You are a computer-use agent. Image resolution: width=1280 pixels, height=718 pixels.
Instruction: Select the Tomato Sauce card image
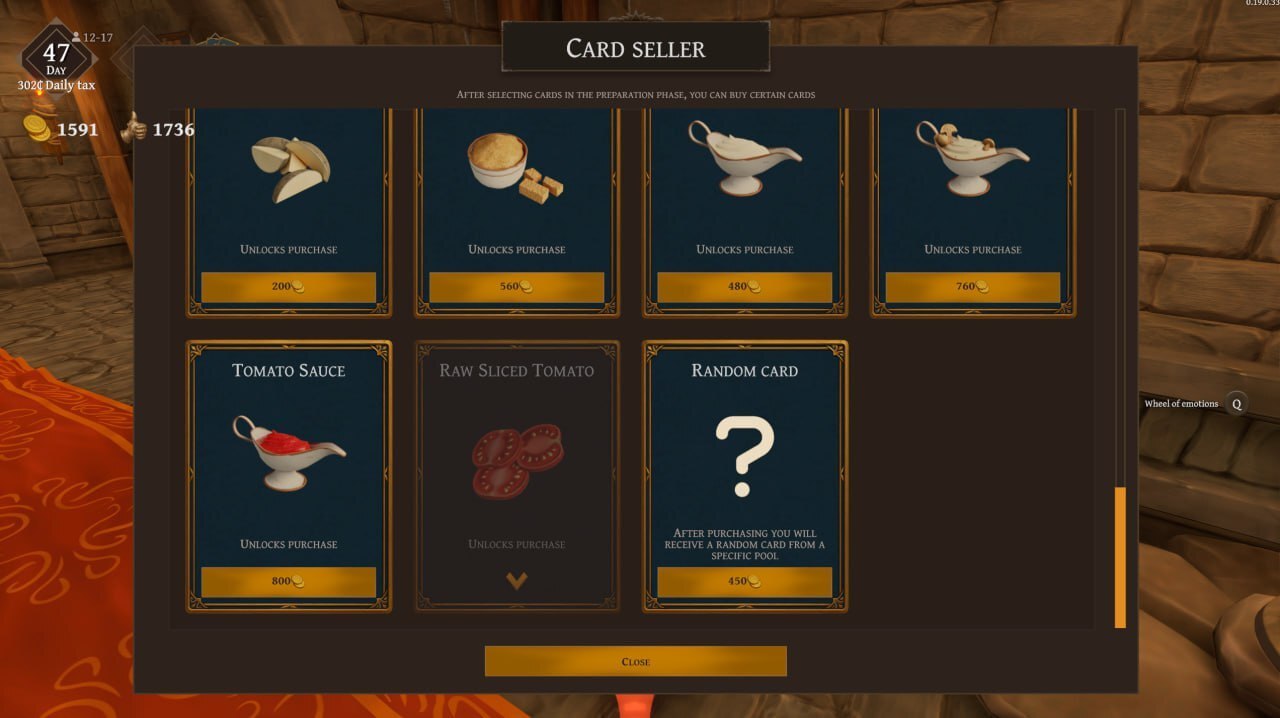(288, 453)
